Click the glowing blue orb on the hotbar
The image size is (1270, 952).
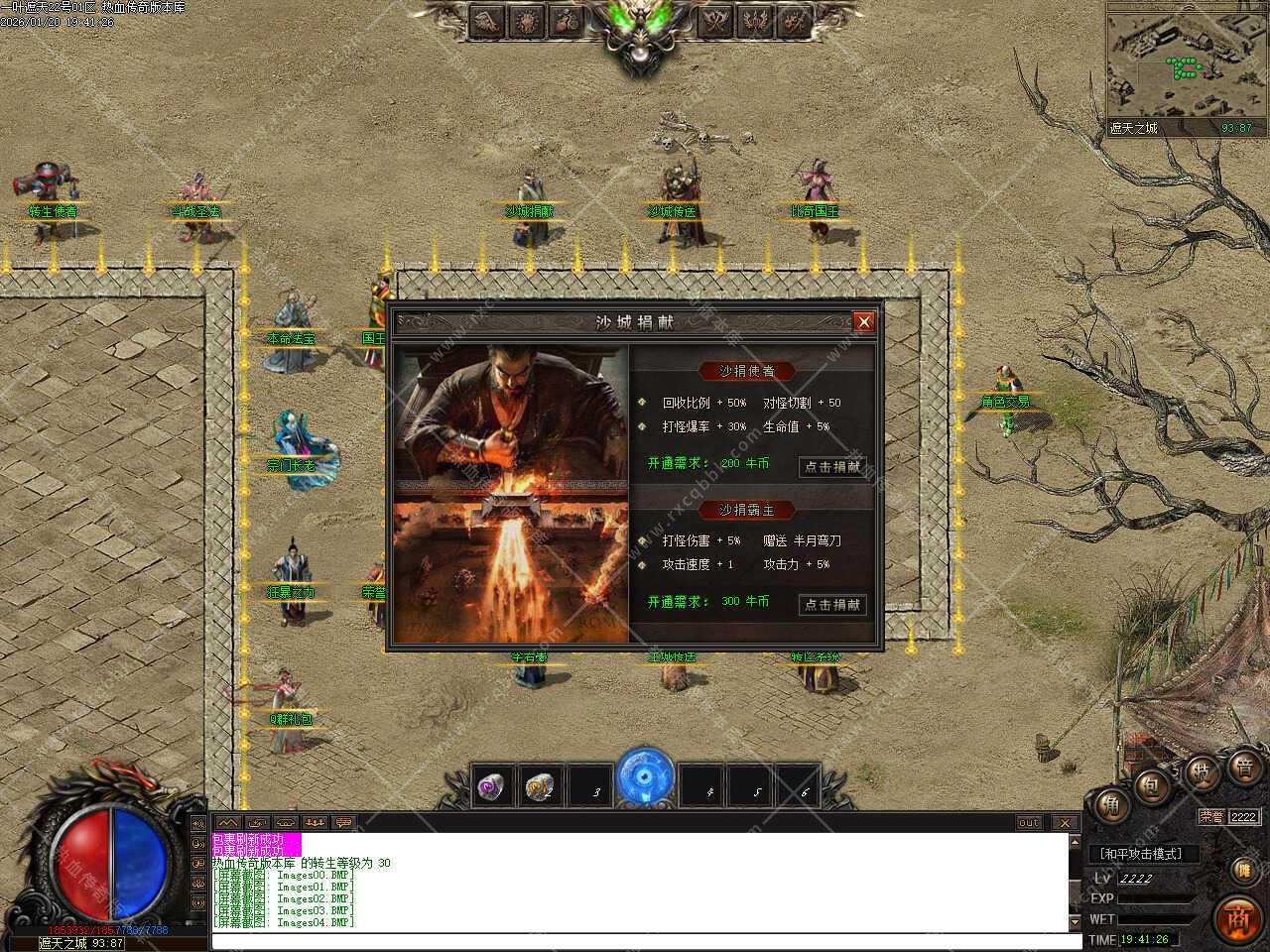click(644, 778)
